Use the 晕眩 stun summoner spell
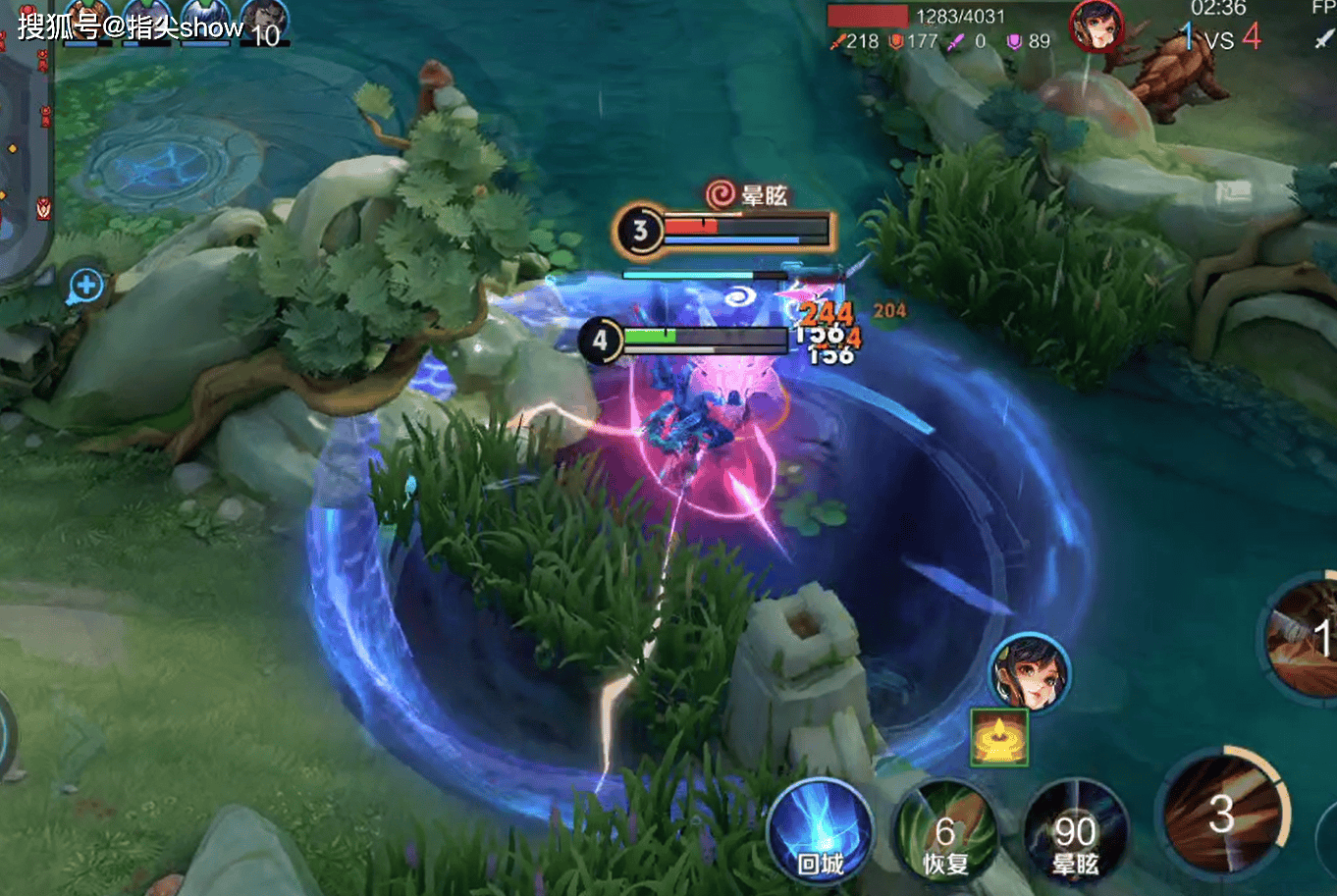1337x896 pixels. point(1075,835)
